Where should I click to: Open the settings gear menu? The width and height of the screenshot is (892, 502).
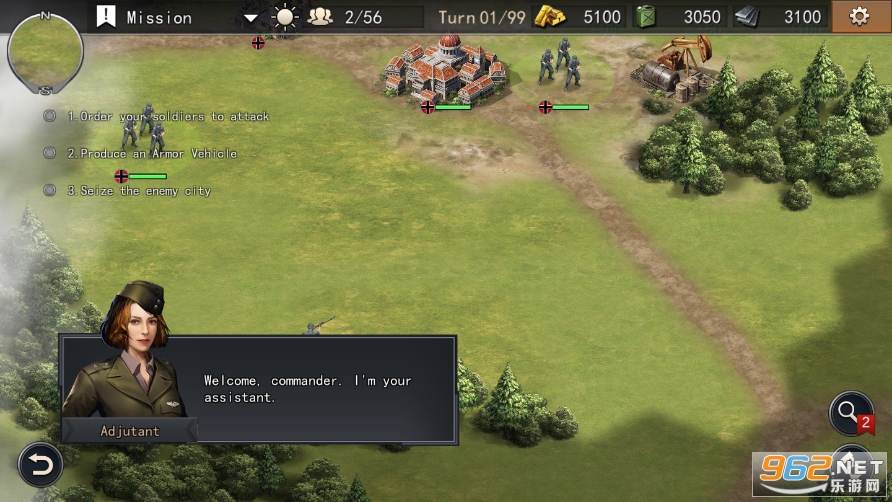coord(858,17)
